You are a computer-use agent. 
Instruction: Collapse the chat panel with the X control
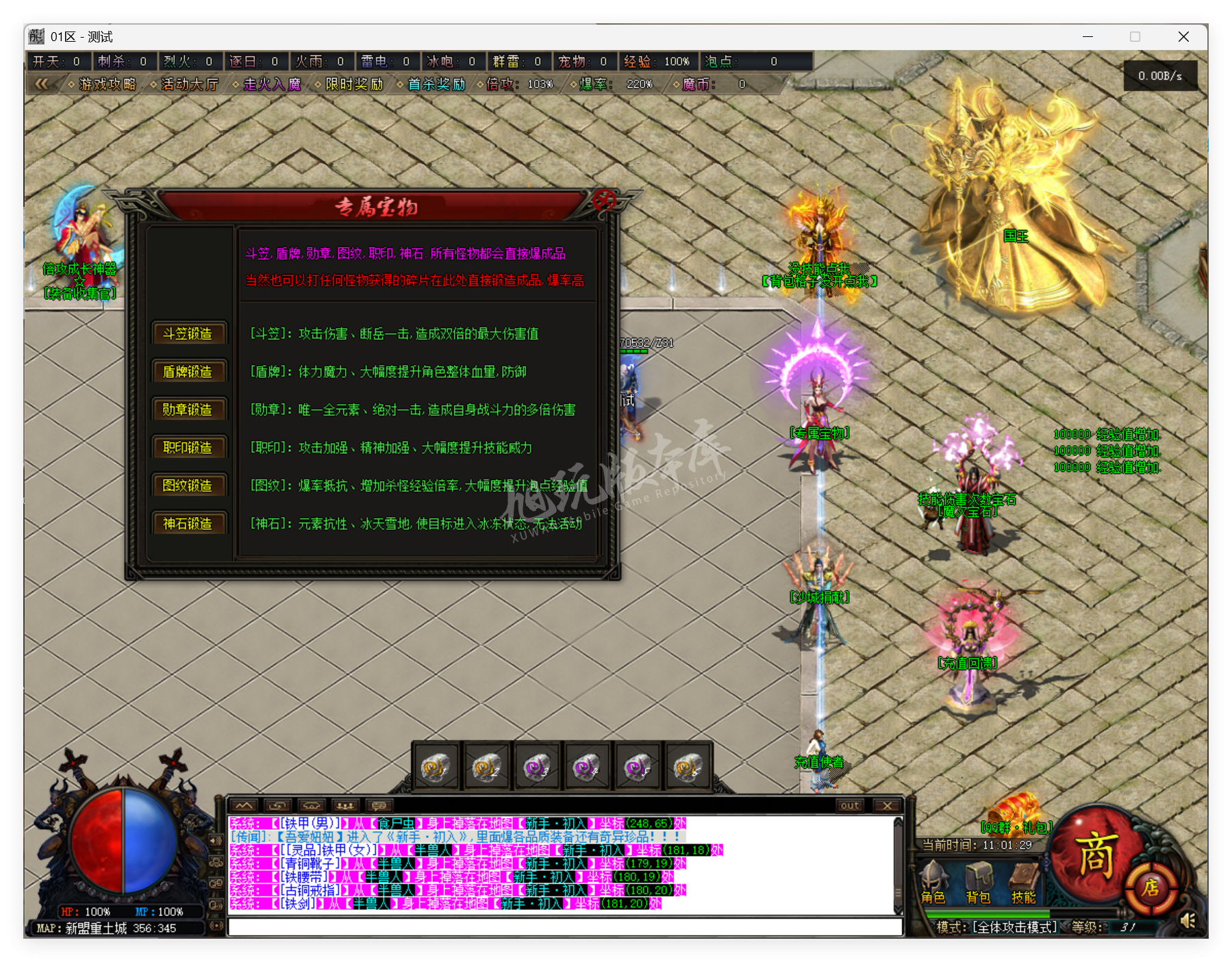[887, 805]
